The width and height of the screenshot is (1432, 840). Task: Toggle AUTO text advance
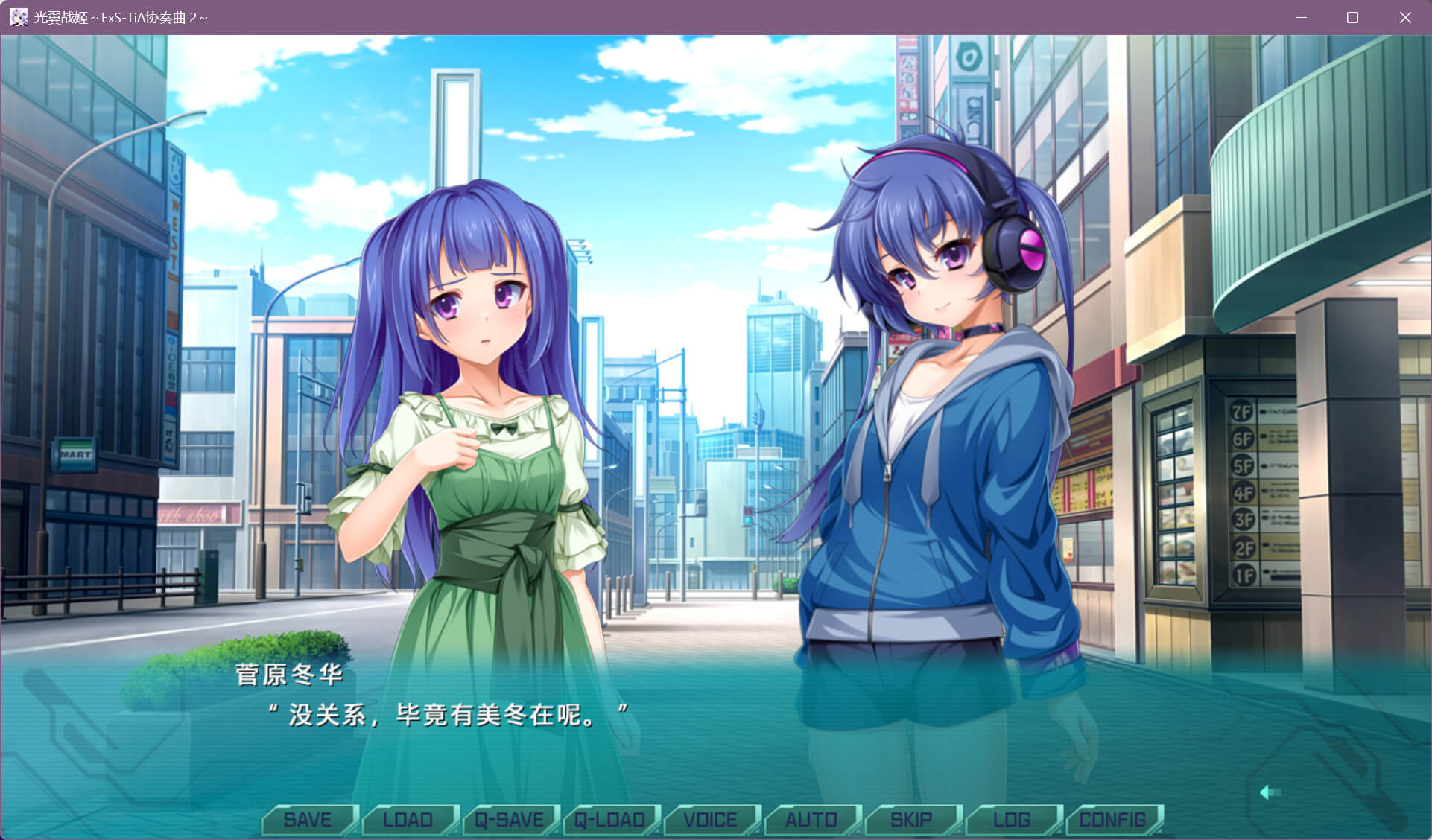[811, 820]
